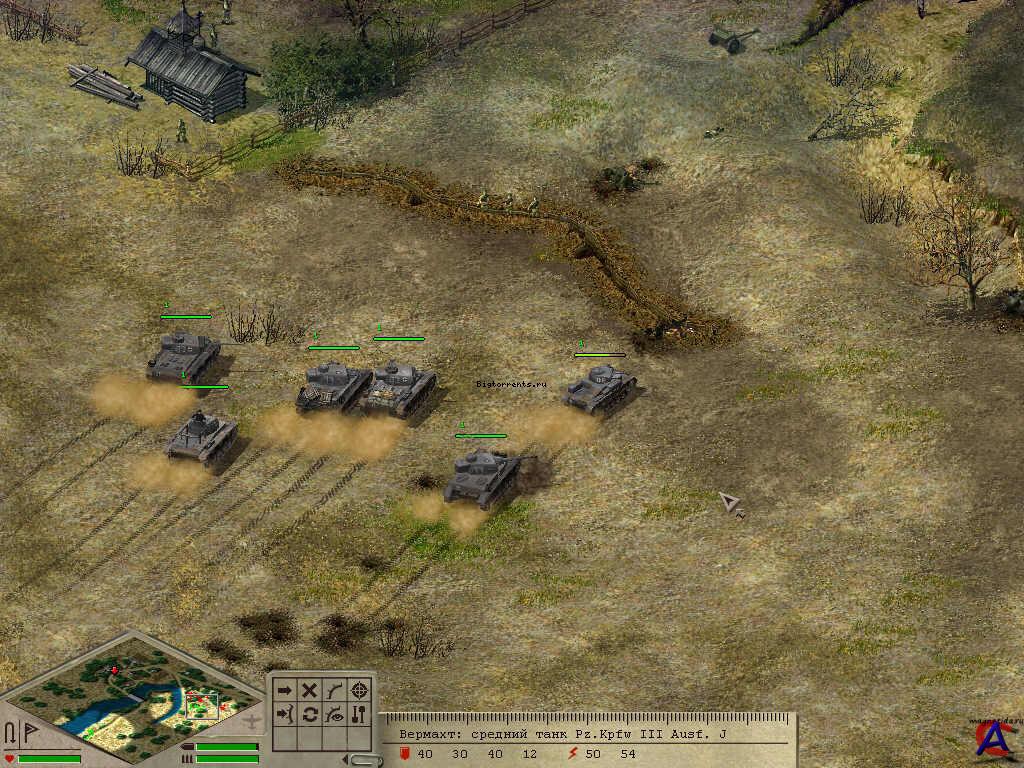This screenshot has height=768, width=1024.
Task: Activate the move command arrow button
Action: pos(285,690)
